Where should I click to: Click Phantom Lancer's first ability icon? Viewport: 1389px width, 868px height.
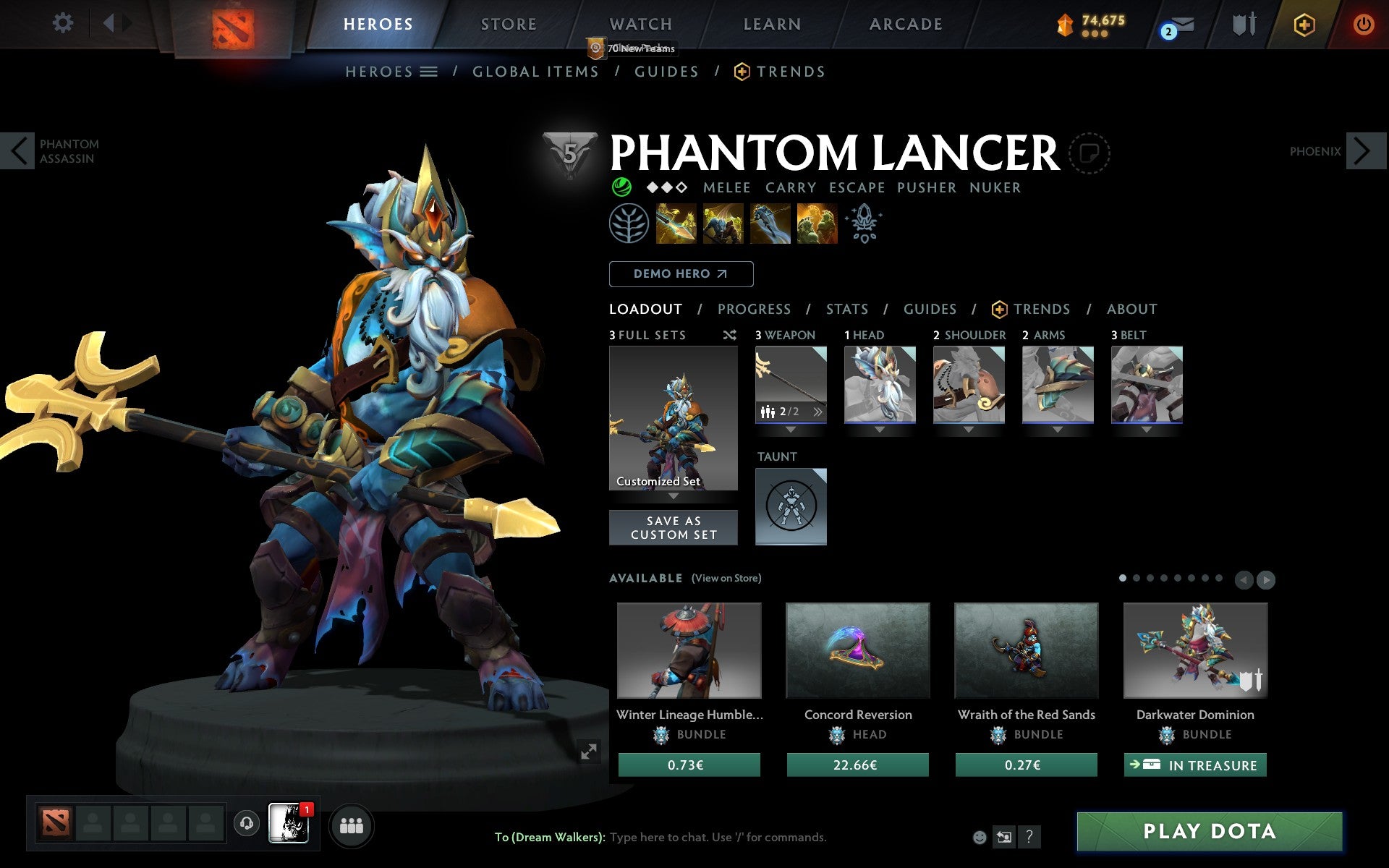click(x=676, y=224)
